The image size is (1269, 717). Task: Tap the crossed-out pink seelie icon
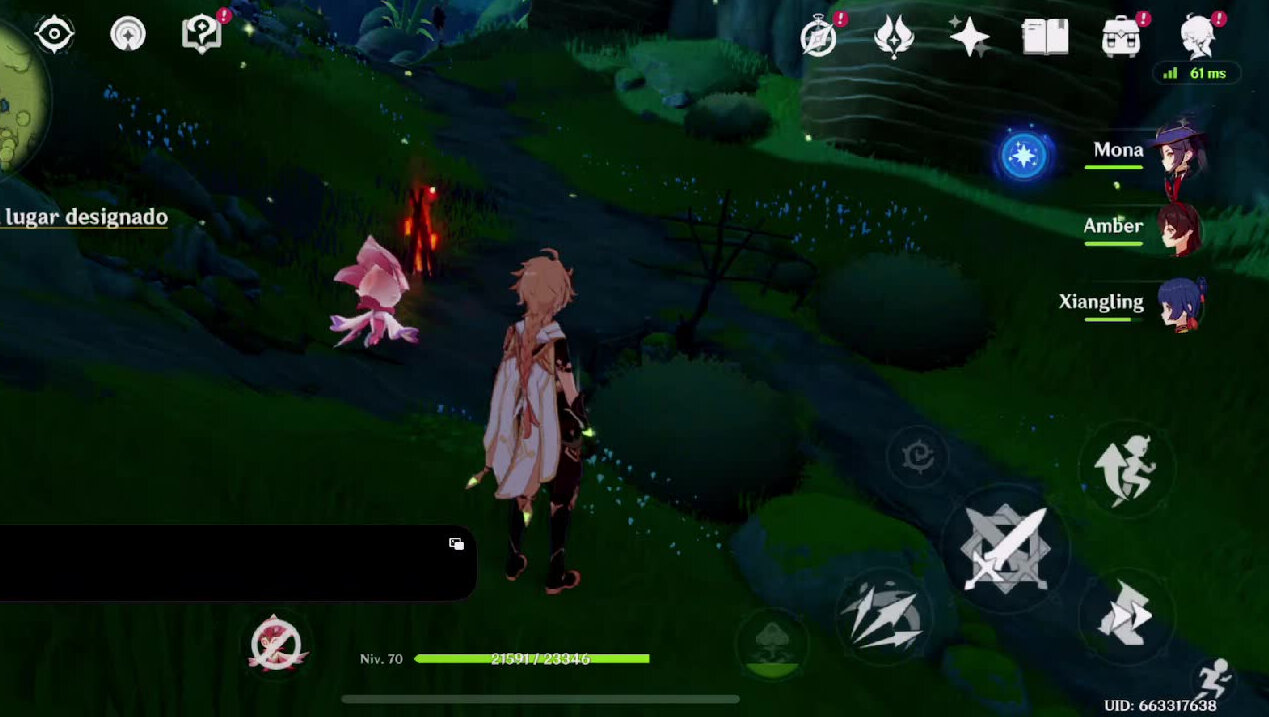click(277, 644)
